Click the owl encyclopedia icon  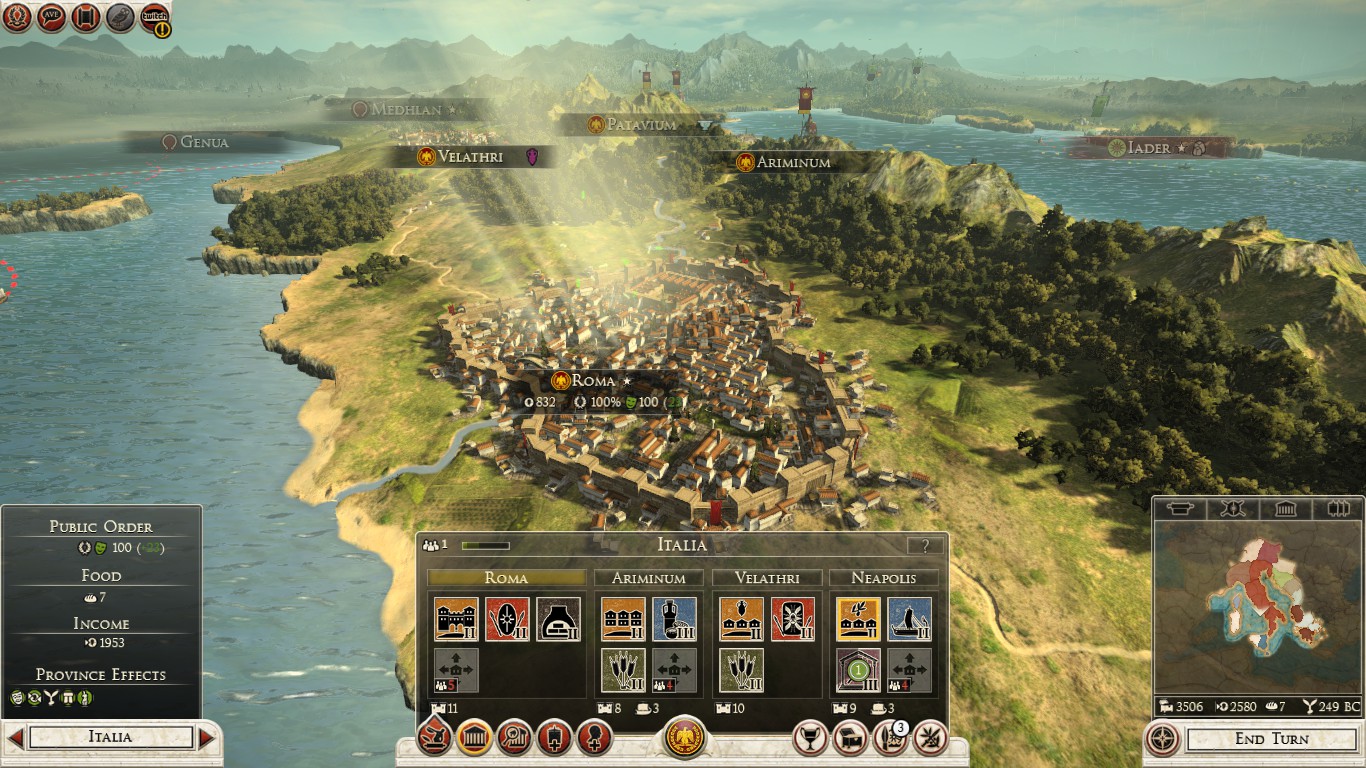click(120, 16)
